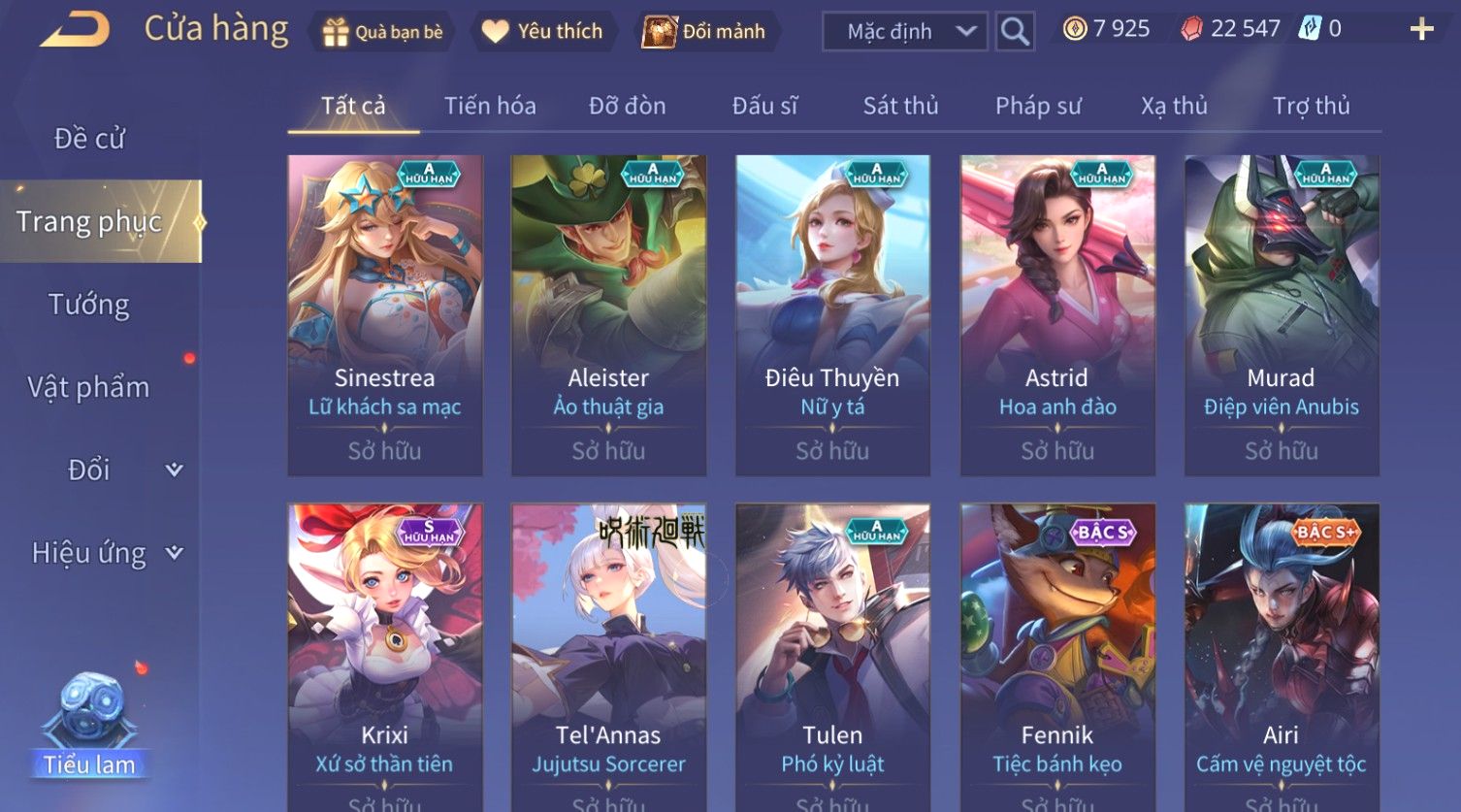
Task: Open Quà bạn bè gift menu
Action: coord(383,32)
